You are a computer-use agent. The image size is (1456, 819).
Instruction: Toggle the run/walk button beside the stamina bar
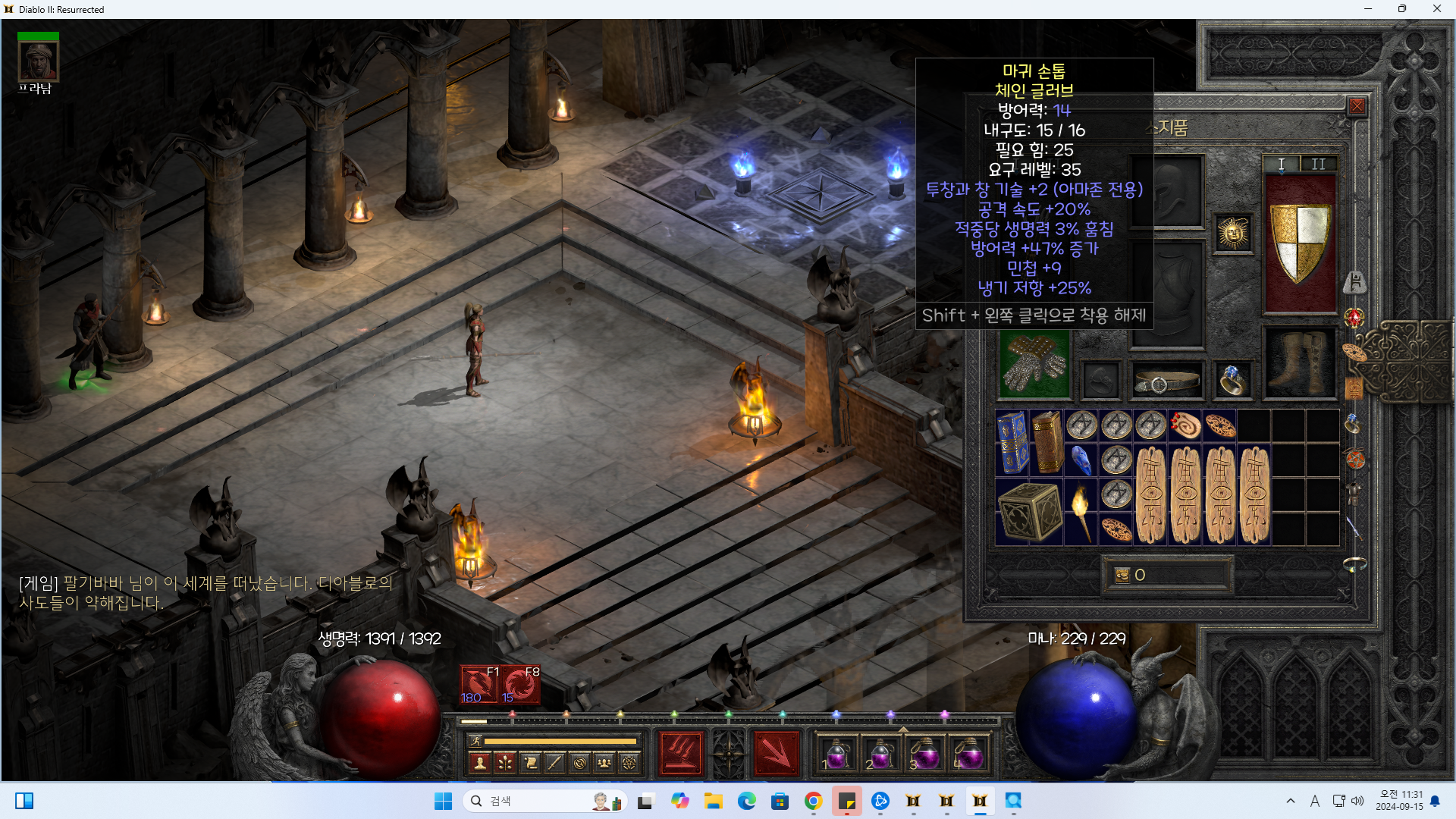(475, 741)
